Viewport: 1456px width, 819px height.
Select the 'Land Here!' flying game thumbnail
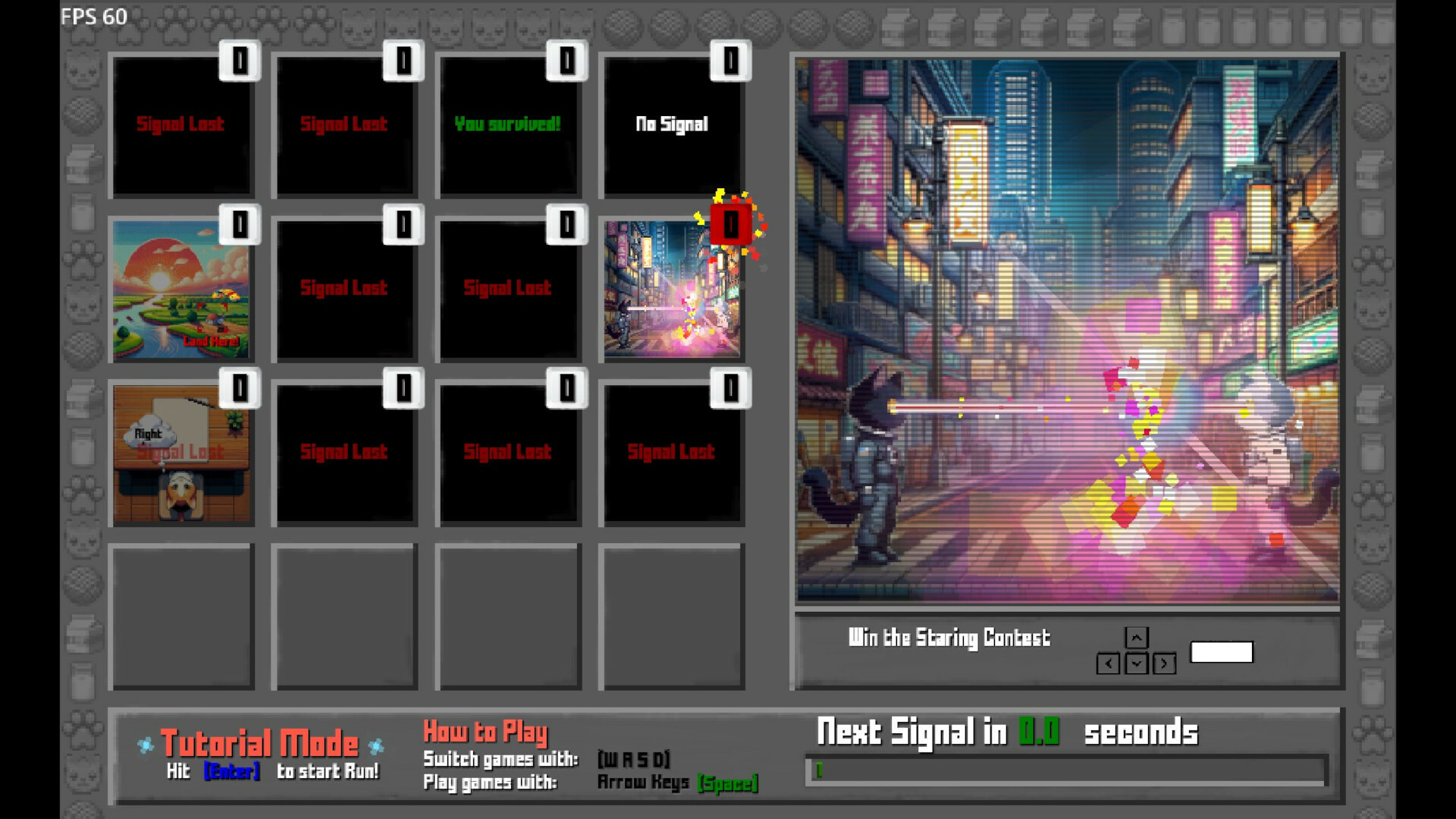pyautogui.click(x=182, y=288)
